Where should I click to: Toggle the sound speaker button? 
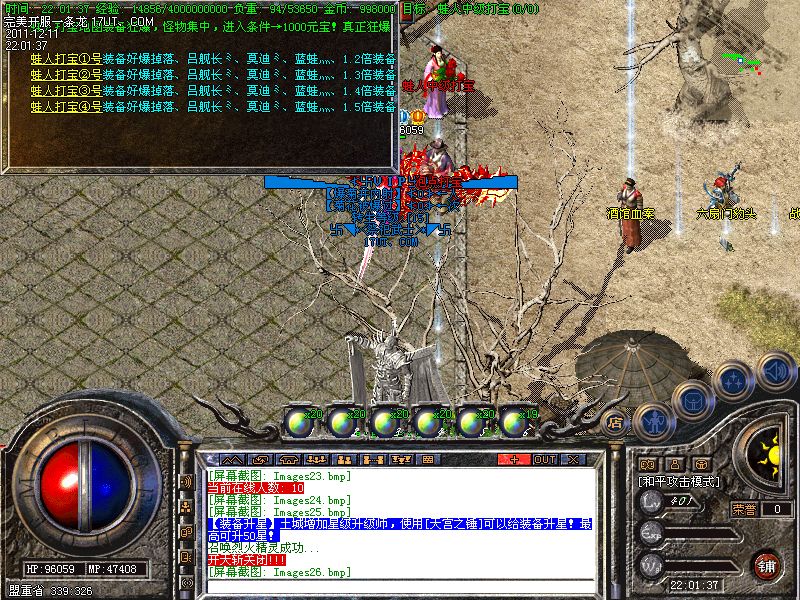click(775, 371)
